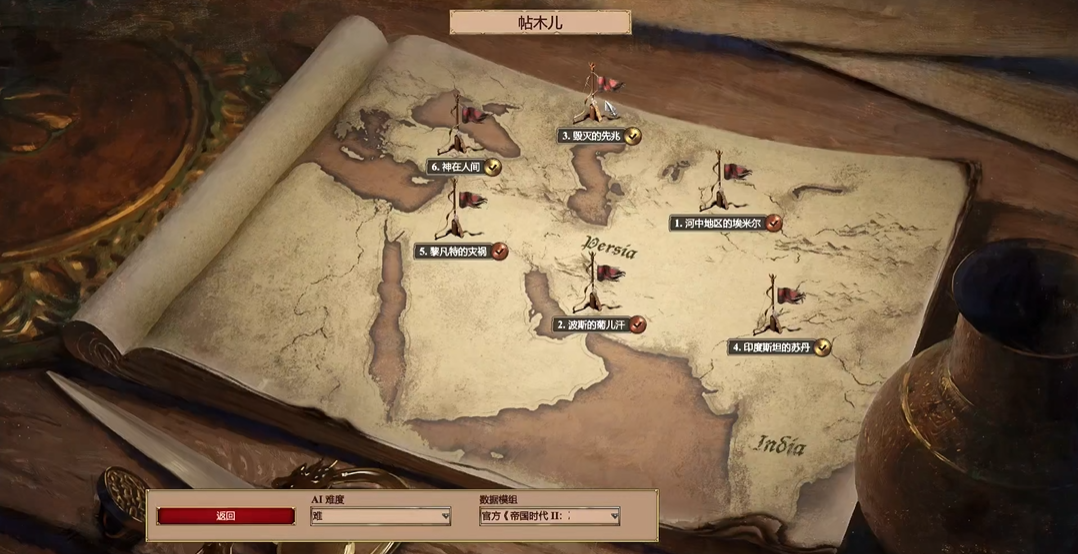The height and width of the screenshot is (554, 1078).
Task: Choose scenario 5 黎凡特的灾祸
Action: [455, 251]
